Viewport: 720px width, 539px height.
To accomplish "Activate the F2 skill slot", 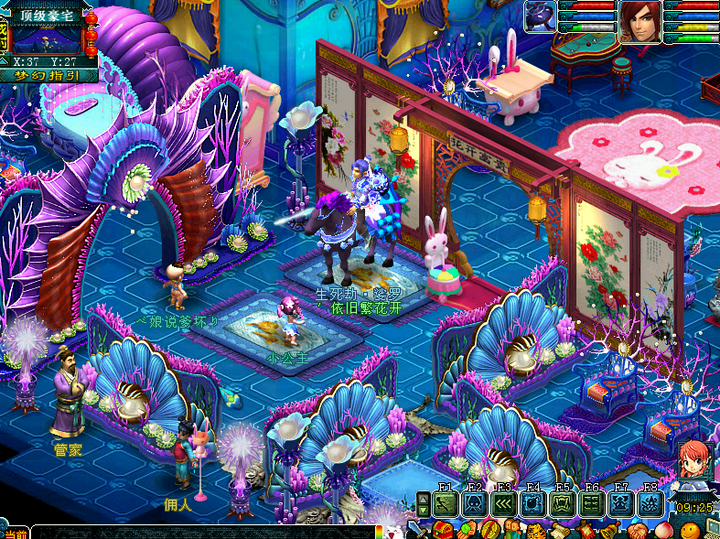I will tap(475, 503).
